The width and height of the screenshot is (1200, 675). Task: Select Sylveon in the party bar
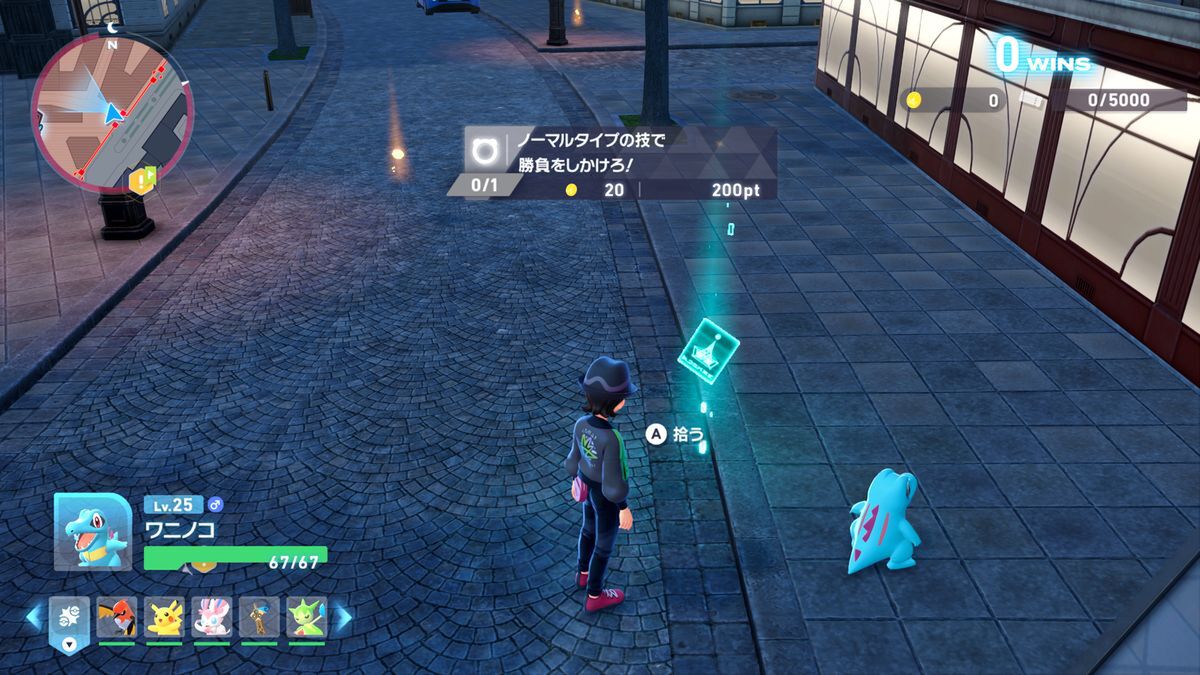[x=212, y=618]
